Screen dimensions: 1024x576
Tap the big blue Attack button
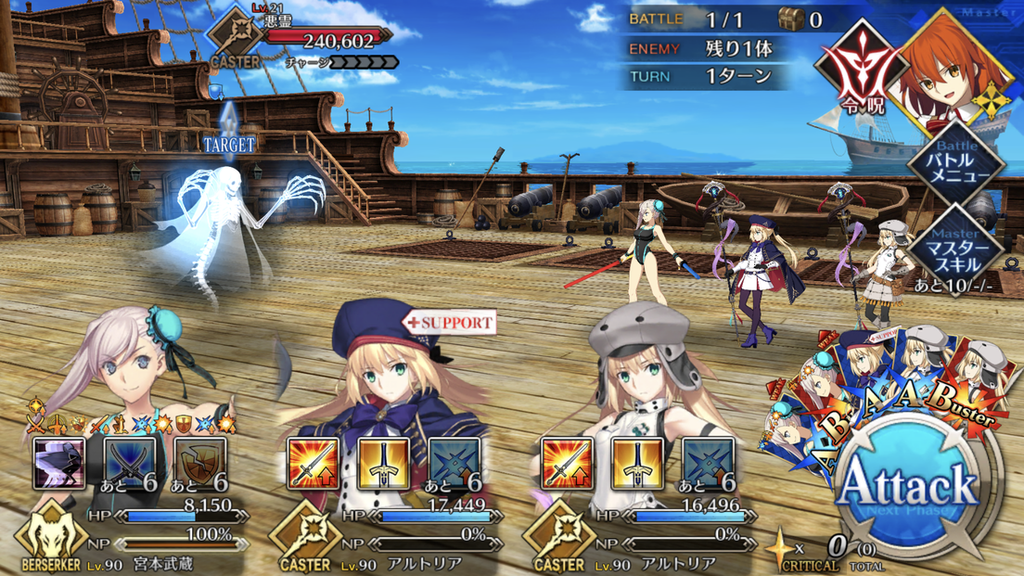tap(906, 489)
